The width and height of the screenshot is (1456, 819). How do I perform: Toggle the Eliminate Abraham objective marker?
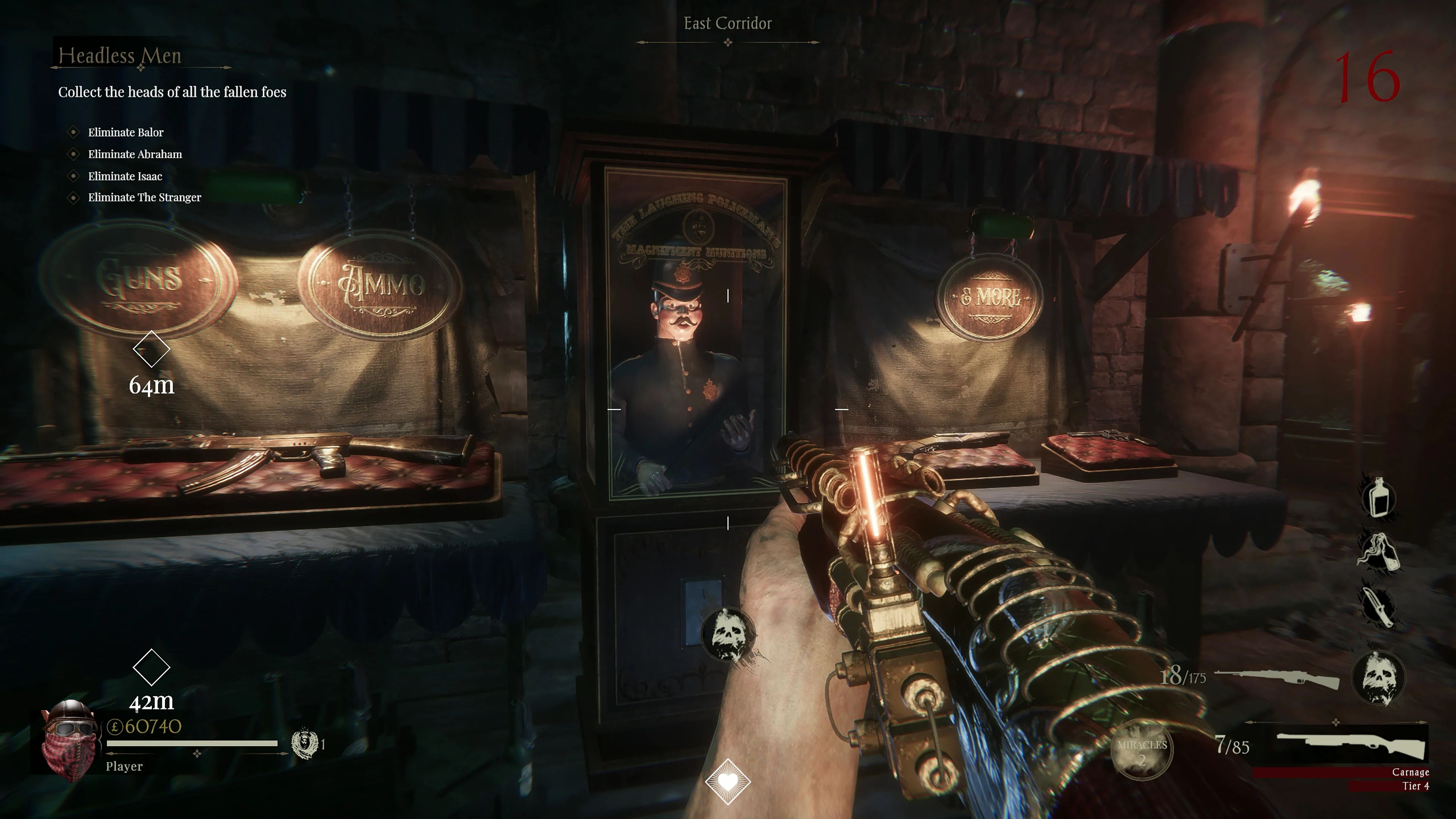click(74, 154)
